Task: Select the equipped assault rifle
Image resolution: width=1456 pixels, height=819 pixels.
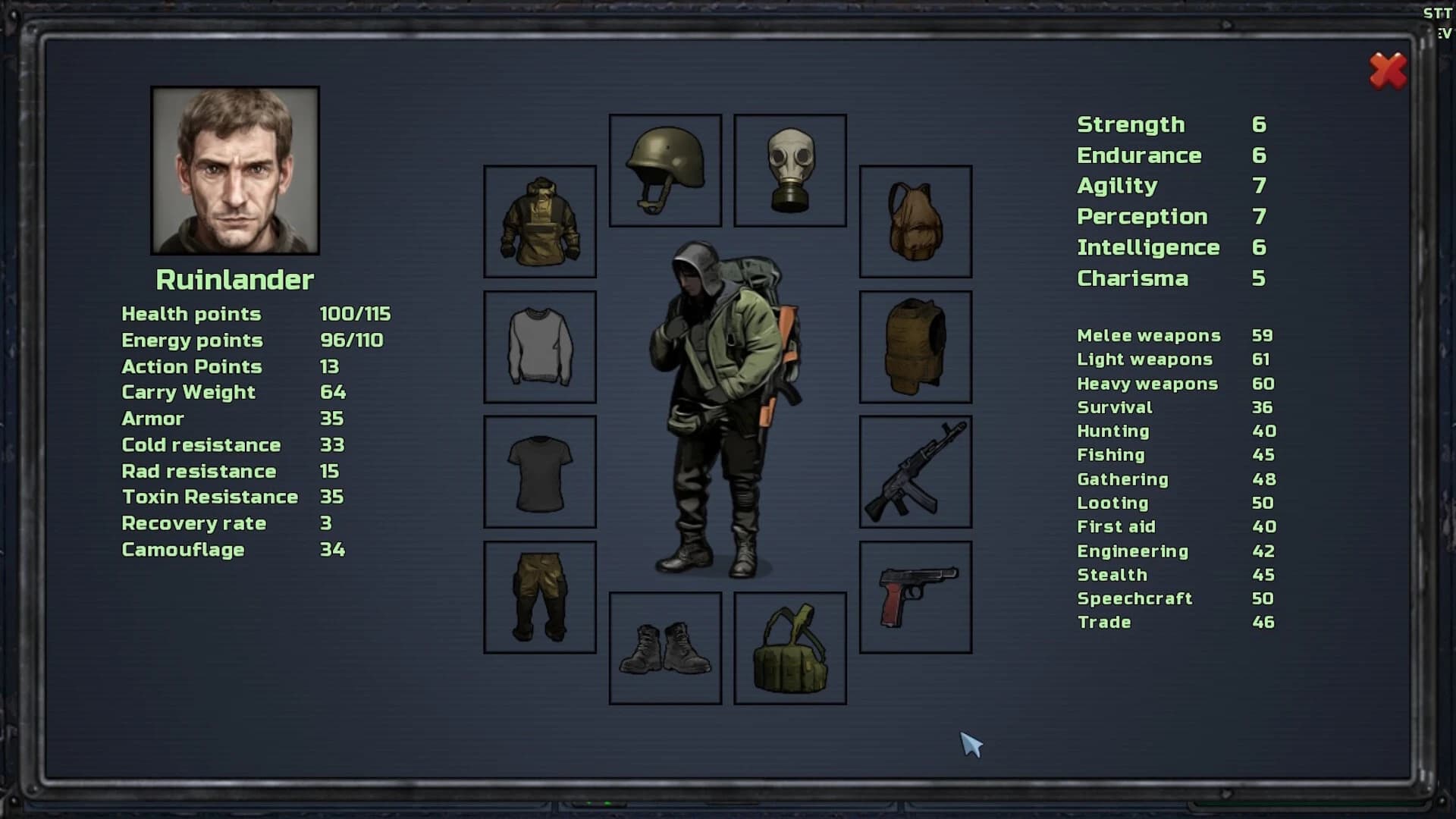Action: coord(916,471)
